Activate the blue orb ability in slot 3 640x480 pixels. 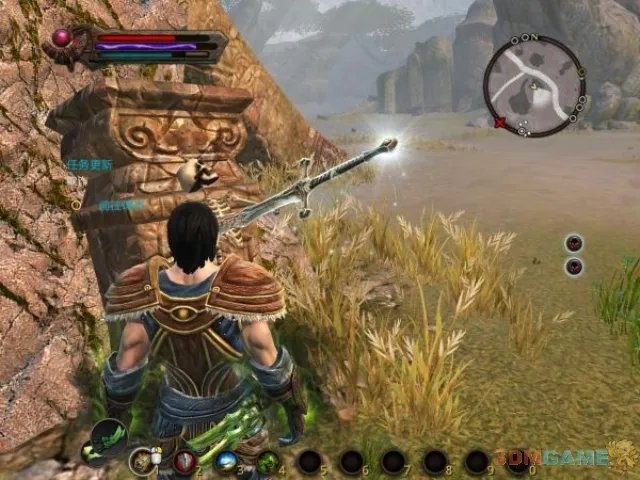(226, 462)
